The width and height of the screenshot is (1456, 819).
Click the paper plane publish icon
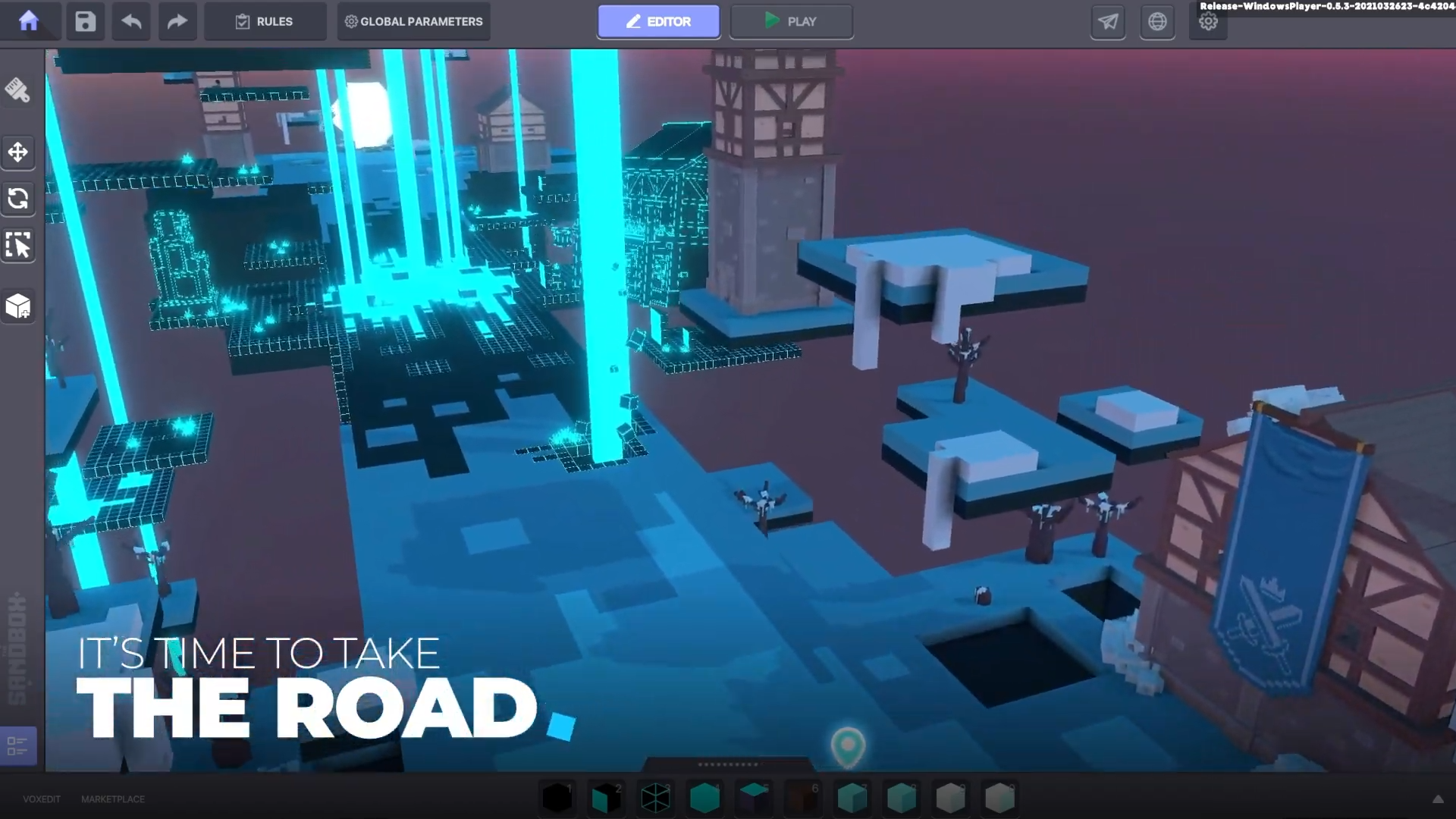[x=1108, y=21]
